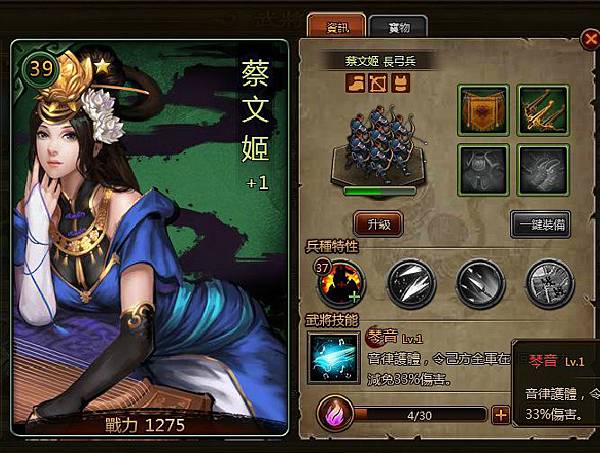Close the general info panel
The height and width of the screenshot is (453, 600).
point(589,40)
